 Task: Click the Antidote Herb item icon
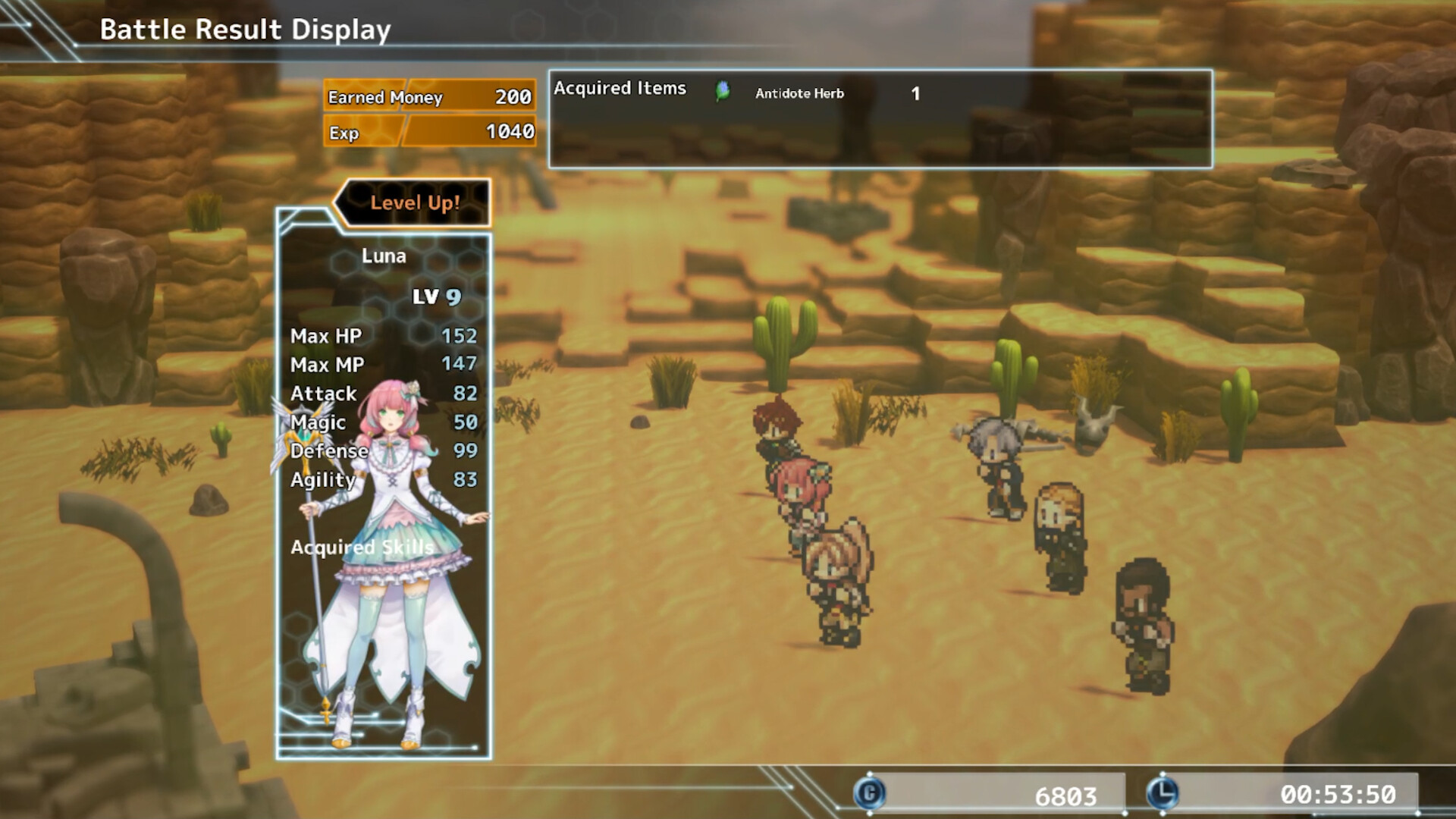(722, 92)
